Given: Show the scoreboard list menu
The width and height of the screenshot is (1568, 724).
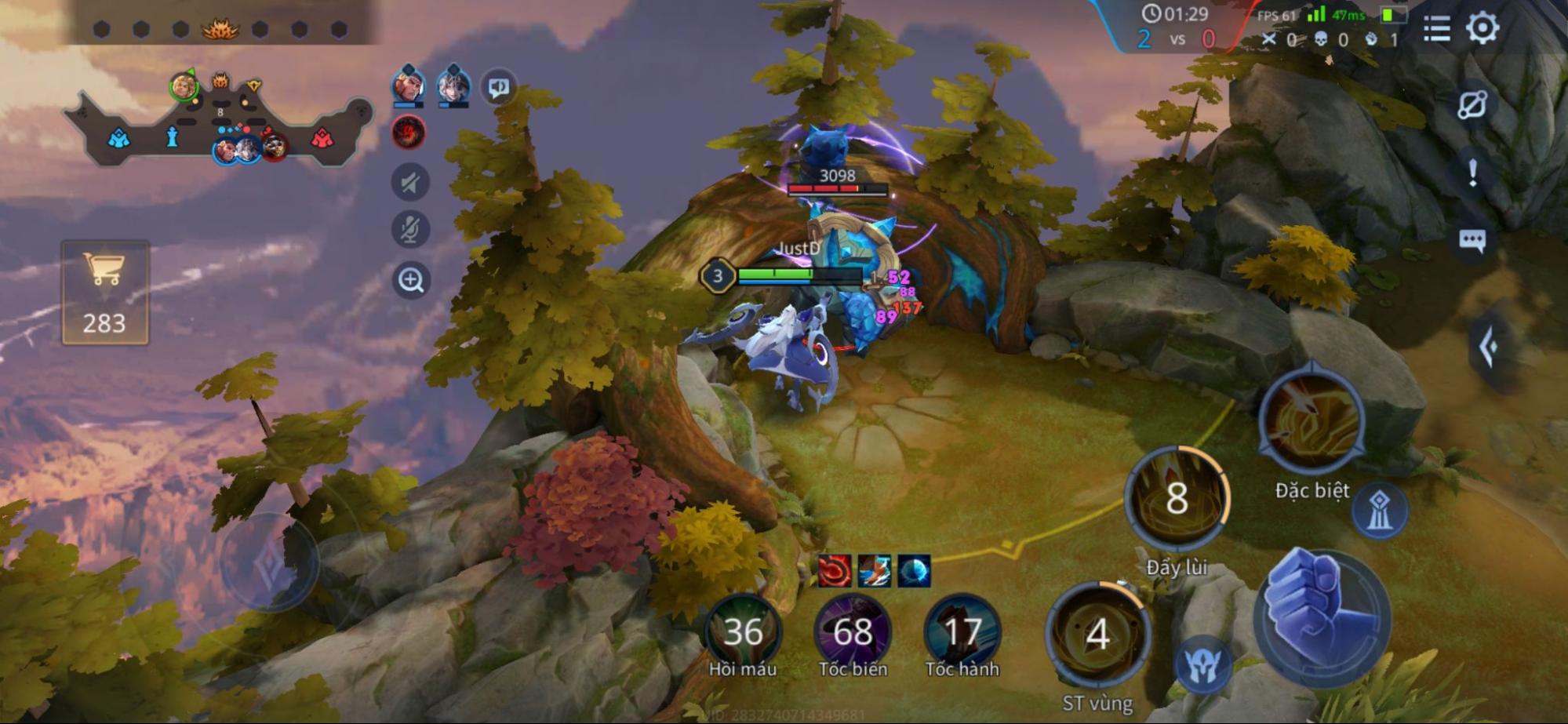Looking at the screenshot, I should pos(1436,29).
